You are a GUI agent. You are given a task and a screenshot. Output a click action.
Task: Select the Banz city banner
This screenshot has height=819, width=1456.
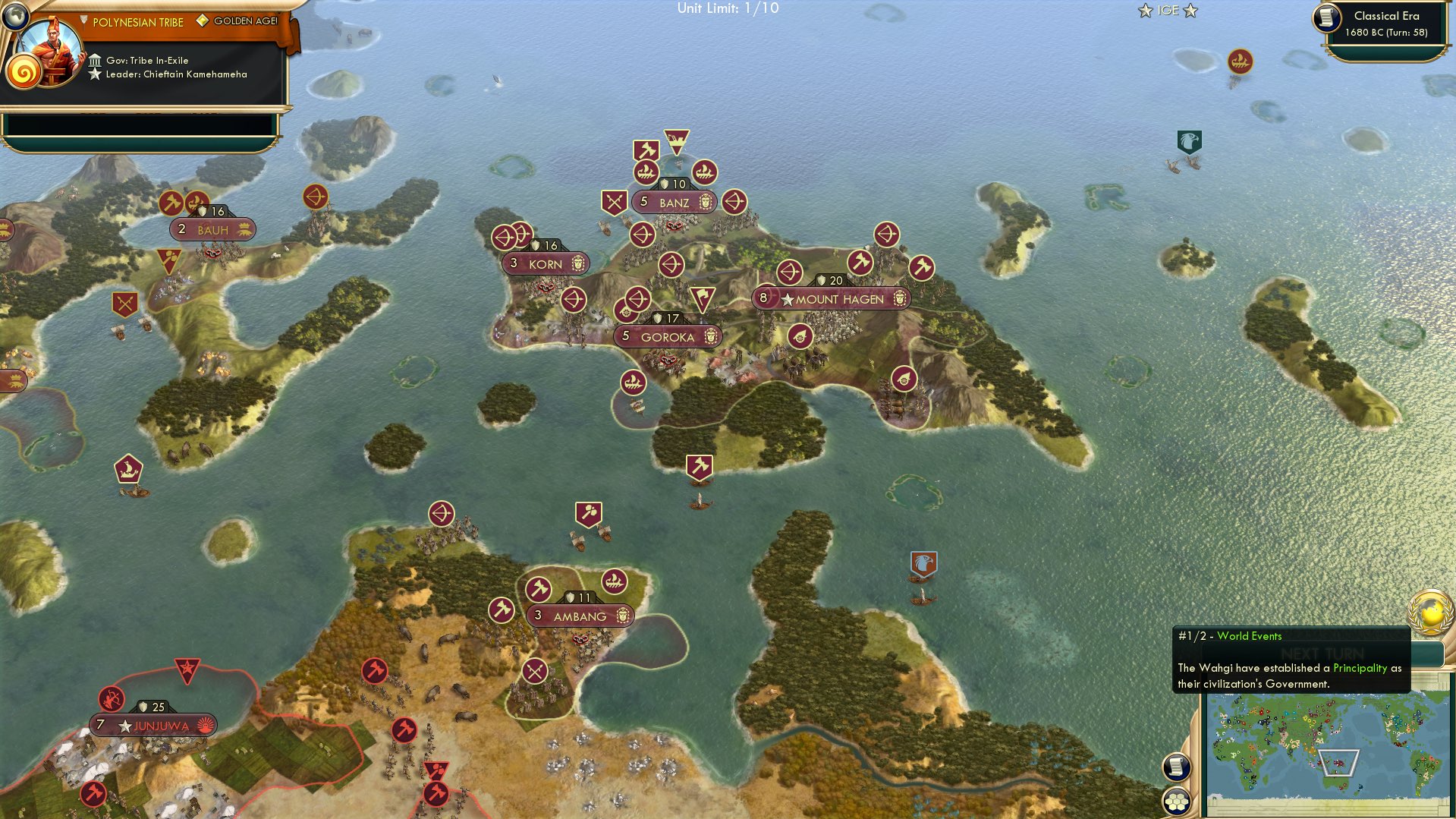[x=674, y=202]
